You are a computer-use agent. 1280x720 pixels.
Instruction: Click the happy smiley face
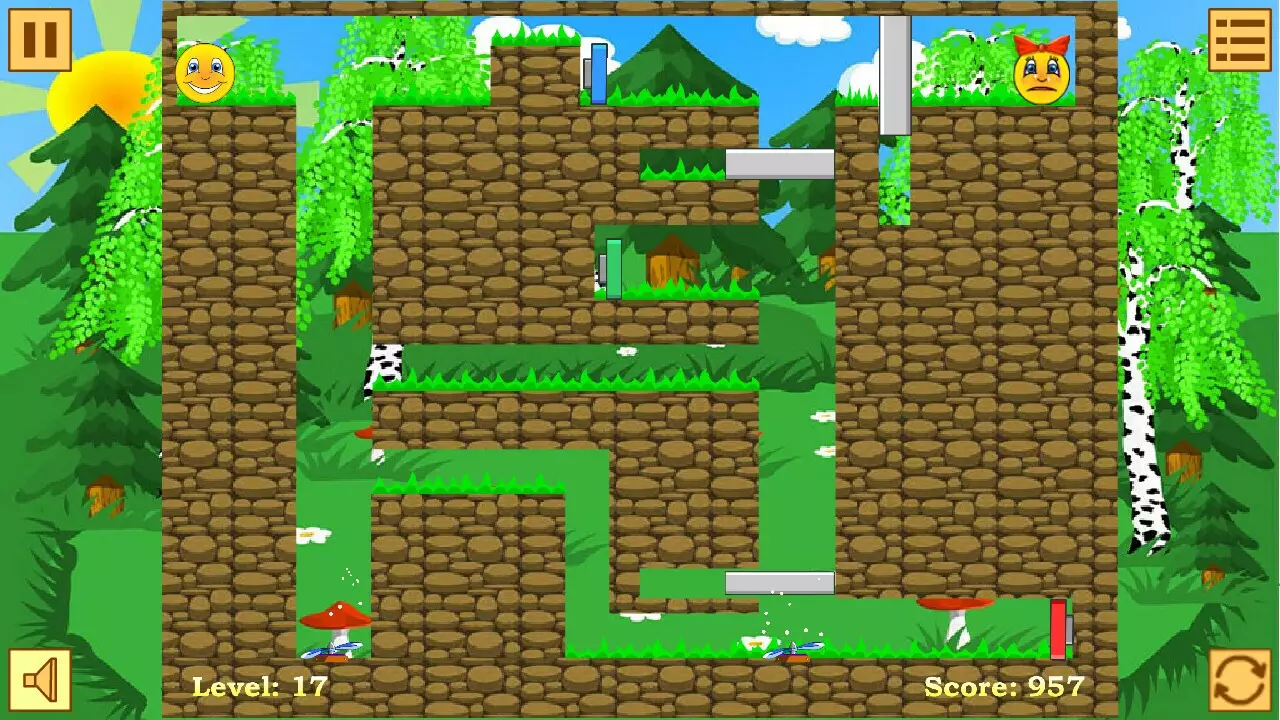(x=204, y=72)
